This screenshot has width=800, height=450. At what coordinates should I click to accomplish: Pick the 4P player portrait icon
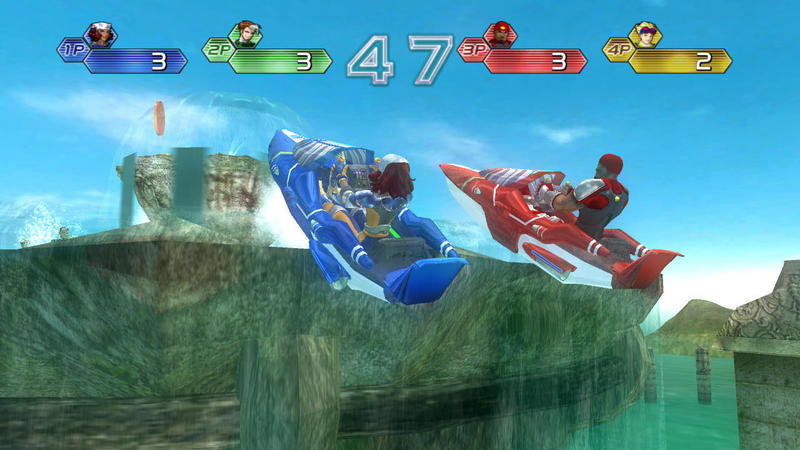pos(647,35)
